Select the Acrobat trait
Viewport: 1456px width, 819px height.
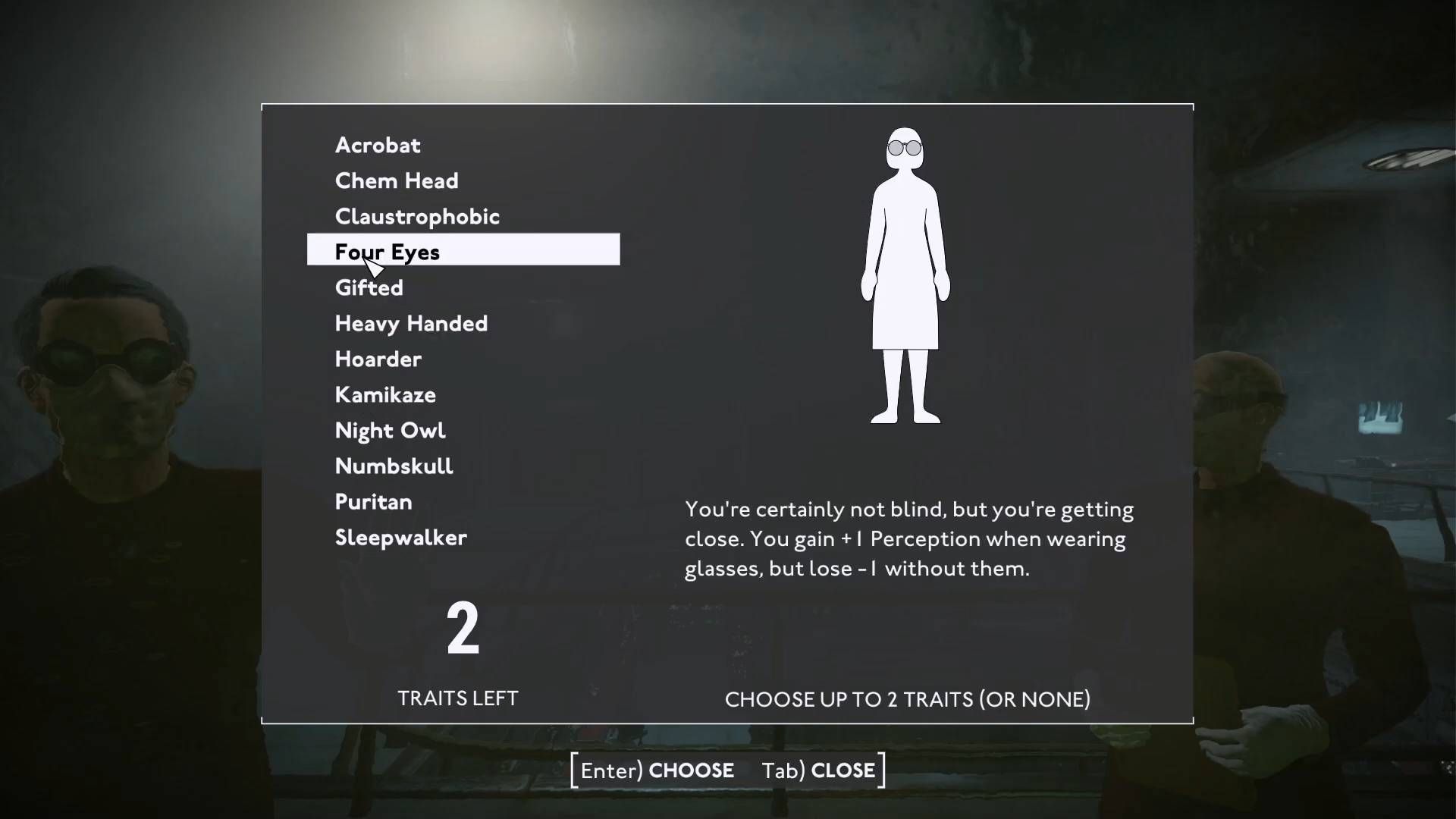pyautogui.click(x=377, y=145)
